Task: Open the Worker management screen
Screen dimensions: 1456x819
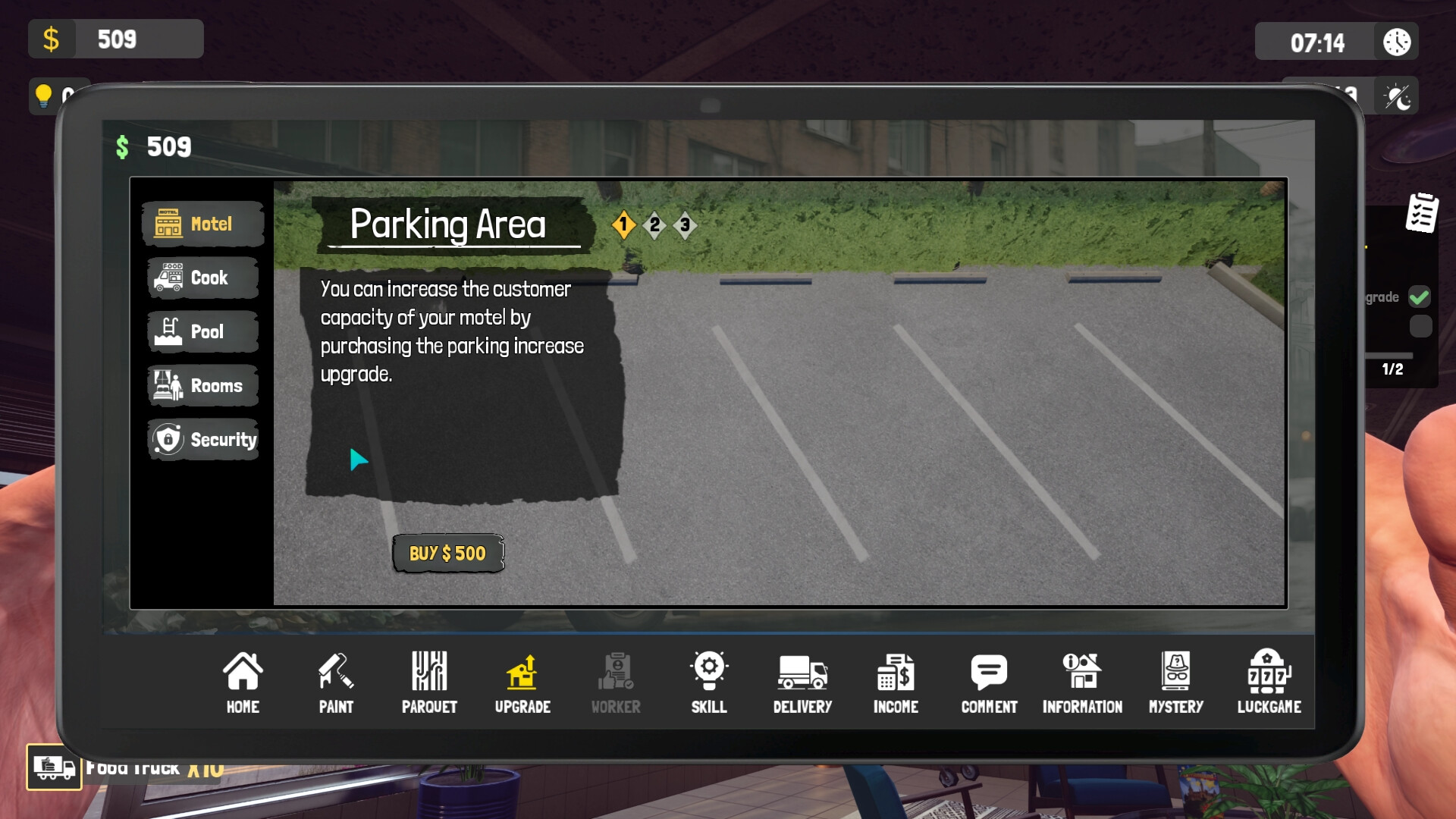Action: coord(615,681)
